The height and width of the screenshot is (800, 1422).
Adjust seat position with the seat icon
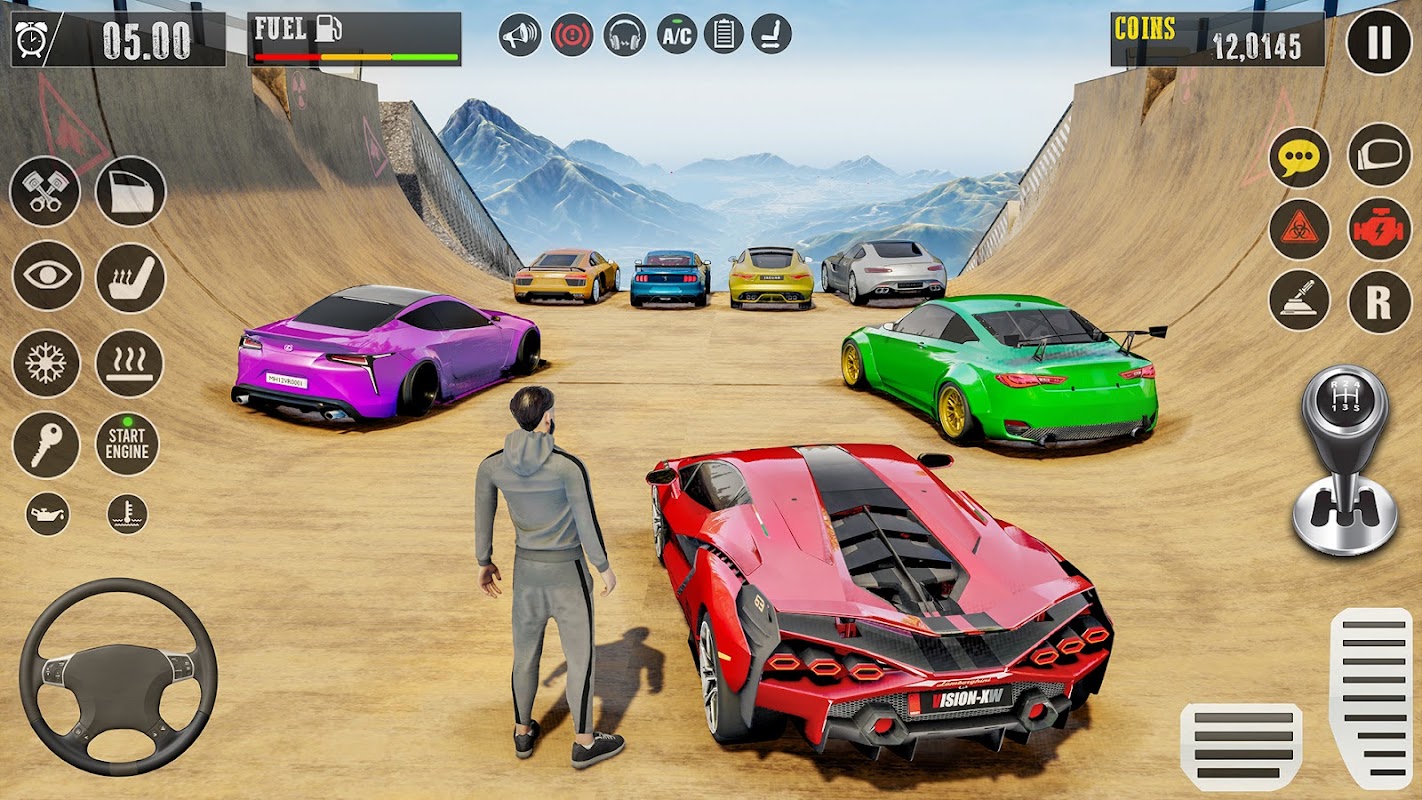coord(771,34)
